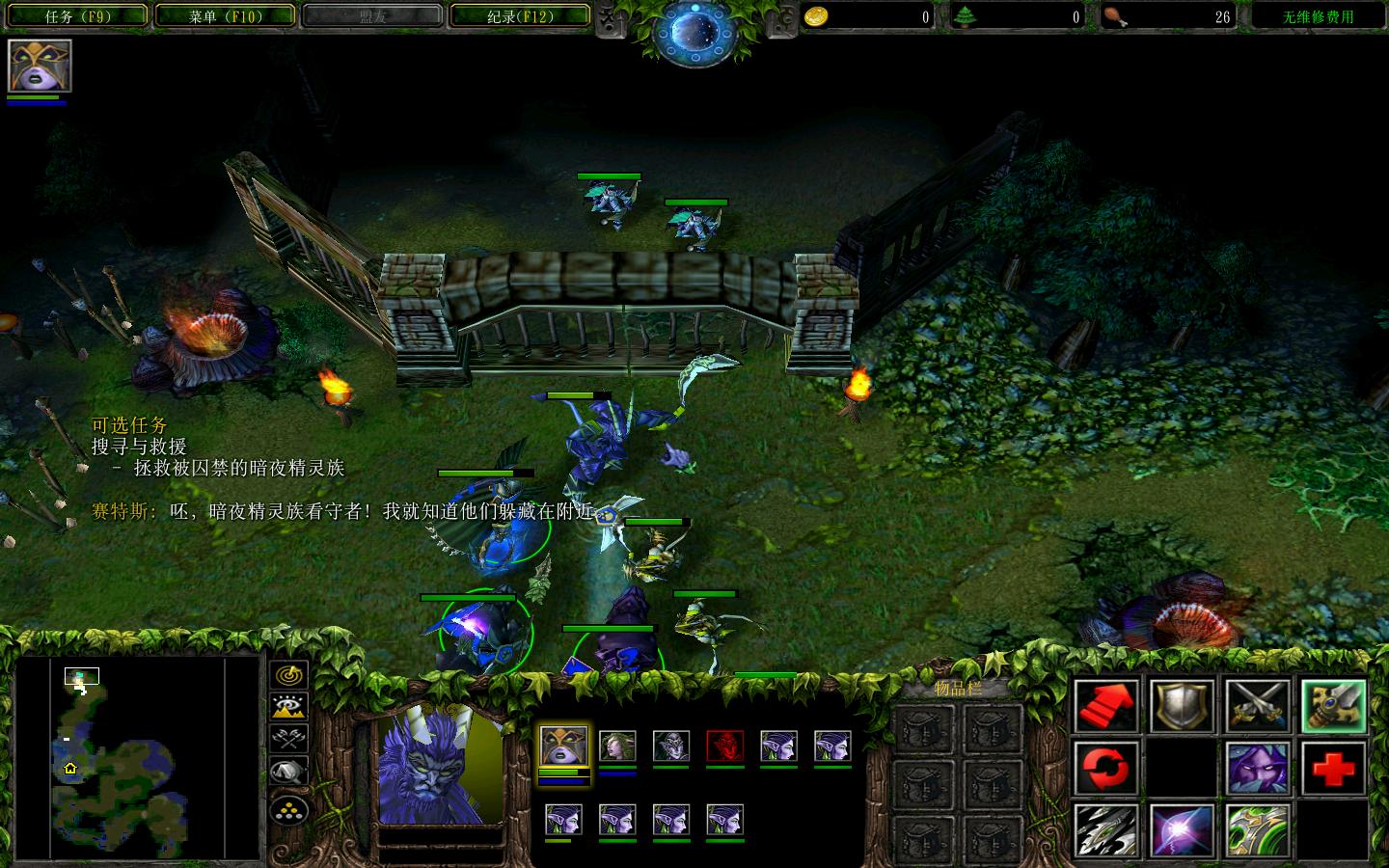Open the 任务 (F9) quest log
The width and height of the screenshot is (1389, 868).
(x=76, y=15)
